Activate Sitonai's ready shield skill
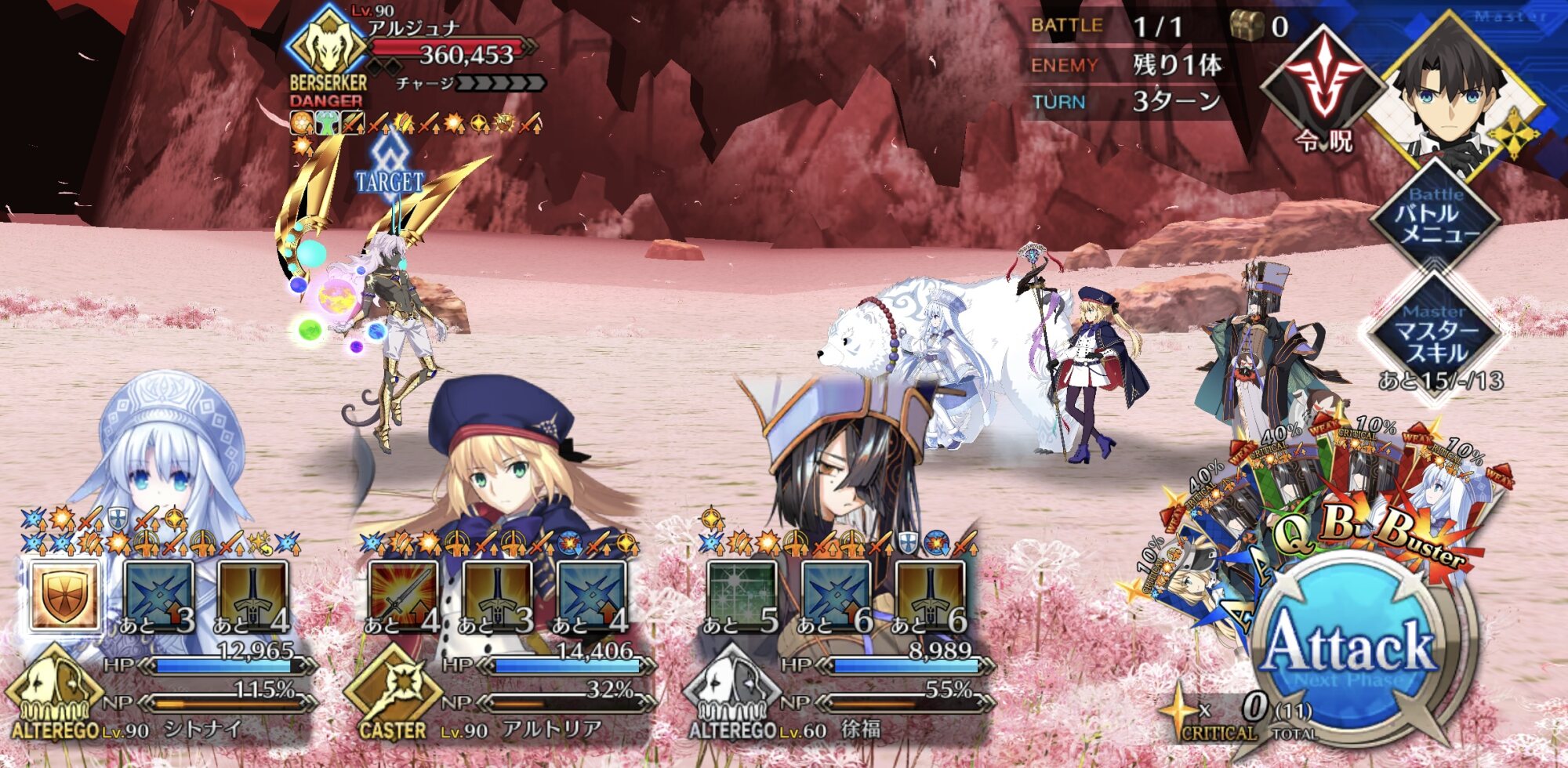This screenshot has height=768, width=1568. [65, 594]
